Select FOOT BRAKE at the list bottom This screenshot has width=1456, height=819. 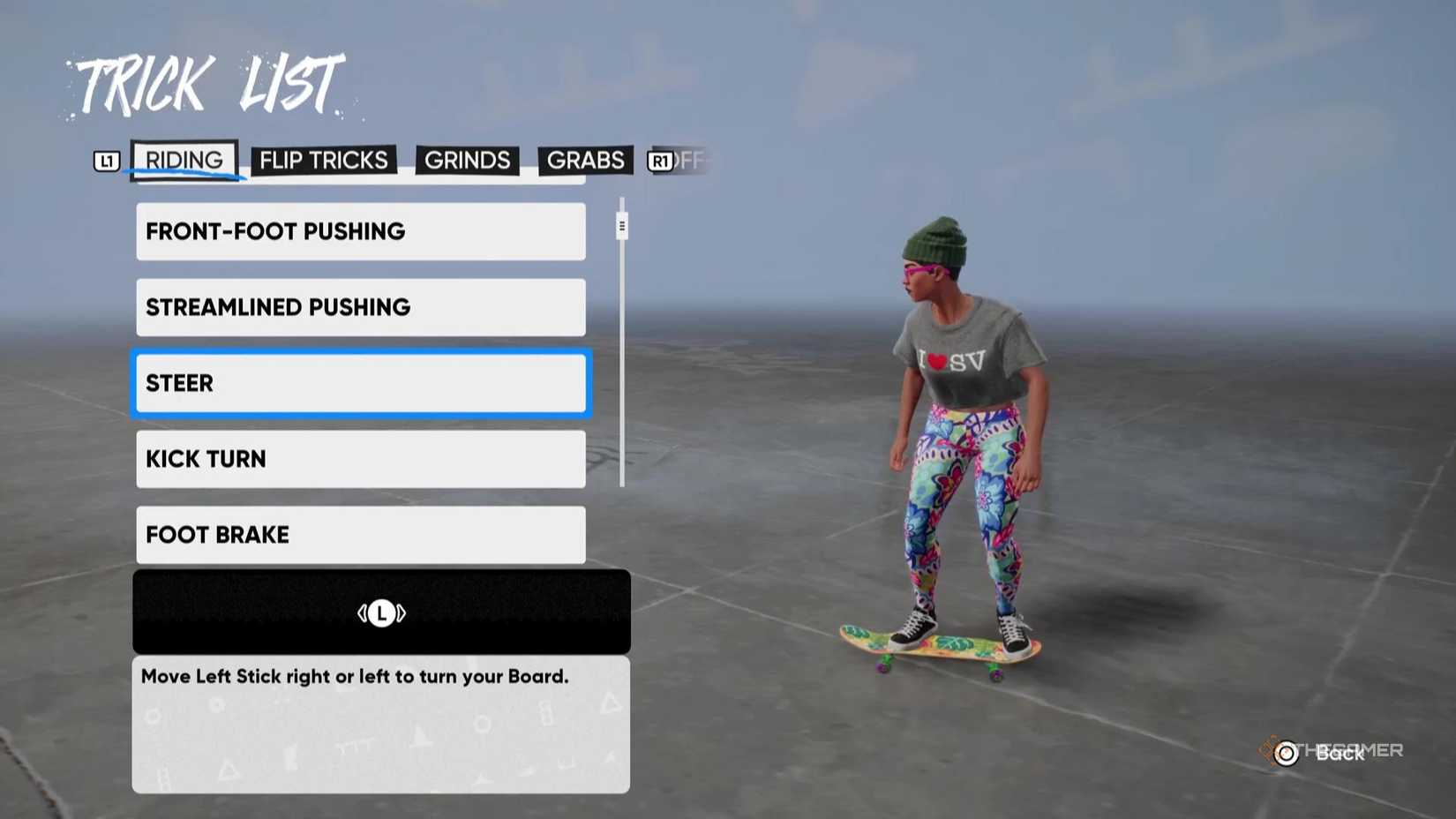tap(360, 535)
